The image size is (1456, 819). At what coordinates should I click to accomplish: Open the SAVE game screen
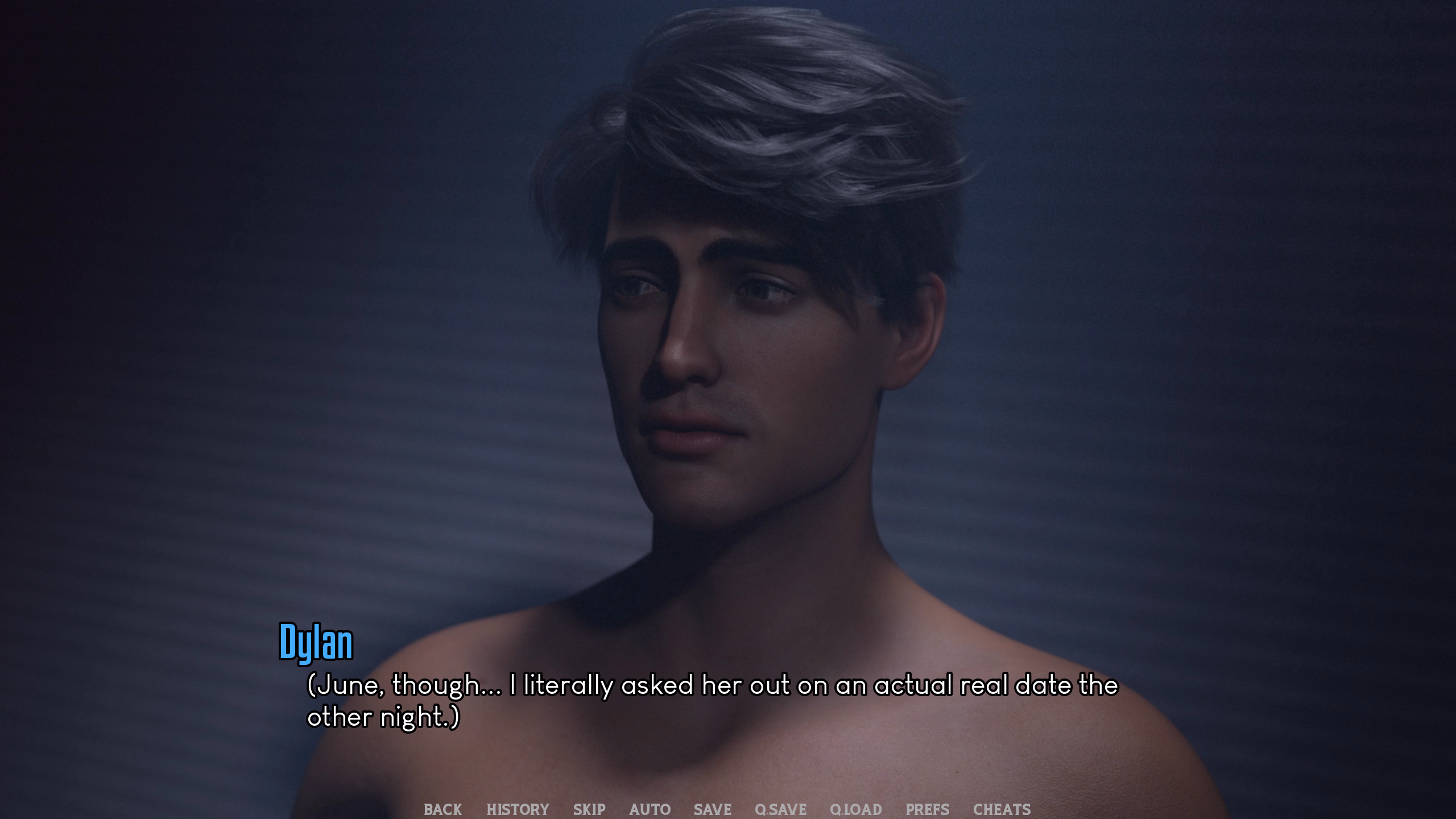[x=712, y=809]
